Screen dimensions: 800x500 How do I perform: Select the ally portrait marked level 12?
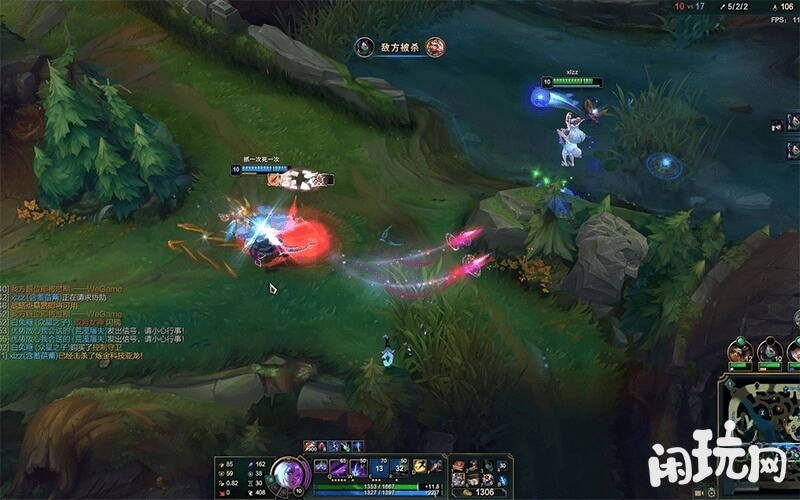[x=740, y=351]
